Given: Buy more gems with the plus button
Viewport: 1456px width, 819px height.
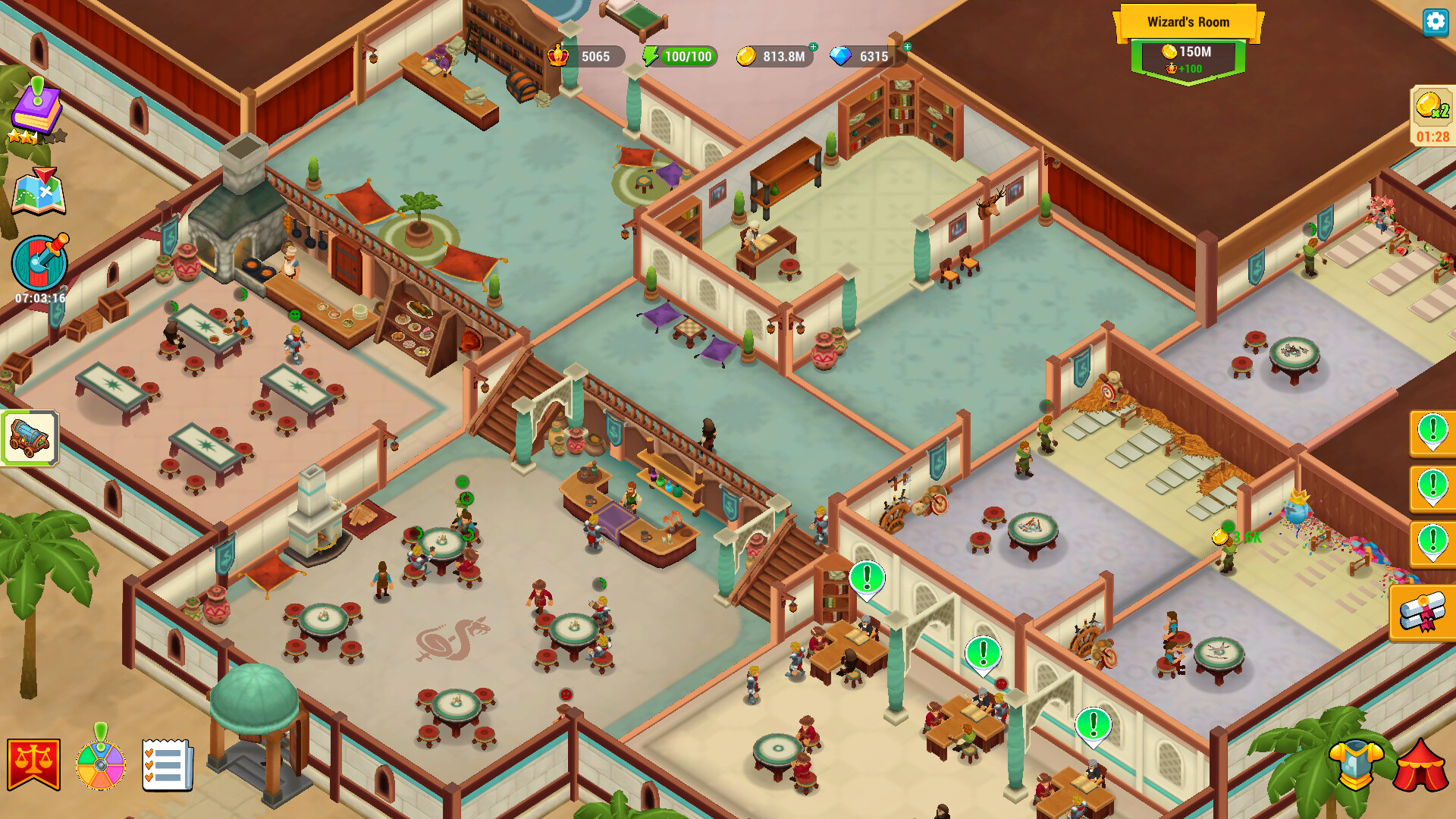Looking at the screenshot, I should point(907,47).
